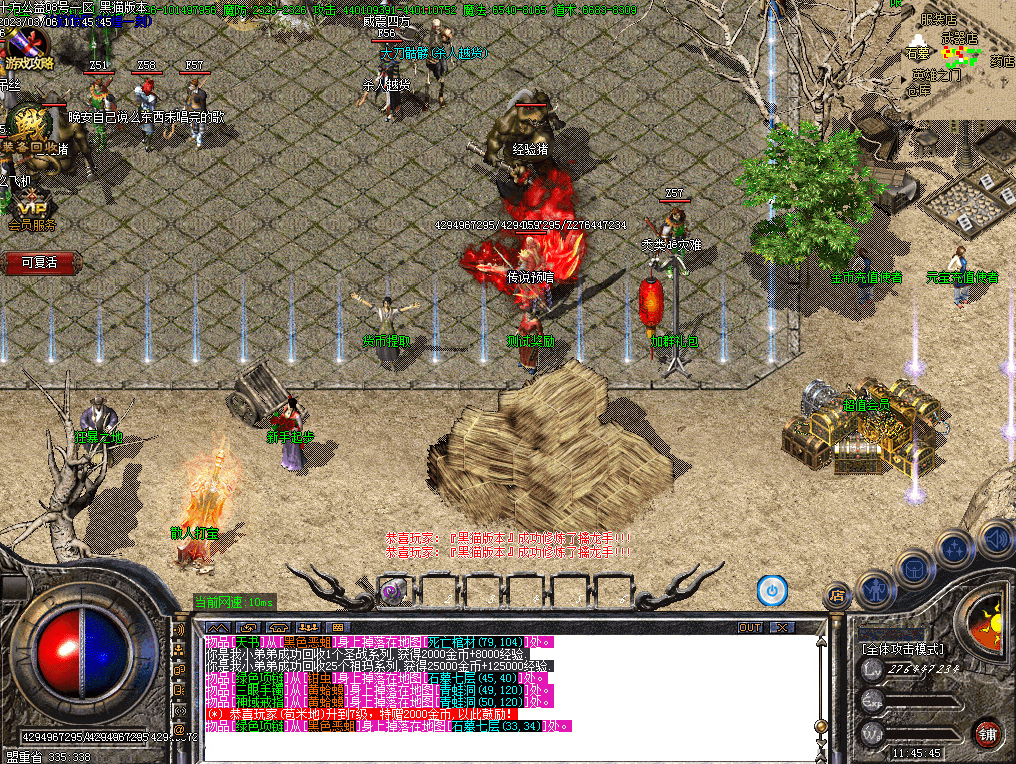Open the character figure panel button
1016x764 pixels.
point(876,587)
